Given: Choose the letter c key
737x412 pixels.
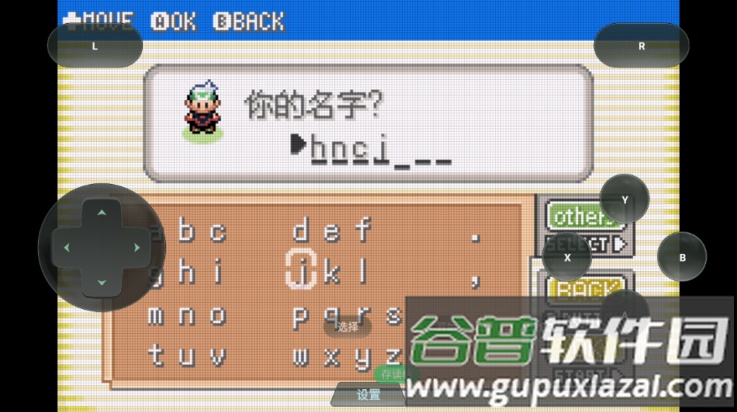Looking at the screenshot, I should coord(216,232).
